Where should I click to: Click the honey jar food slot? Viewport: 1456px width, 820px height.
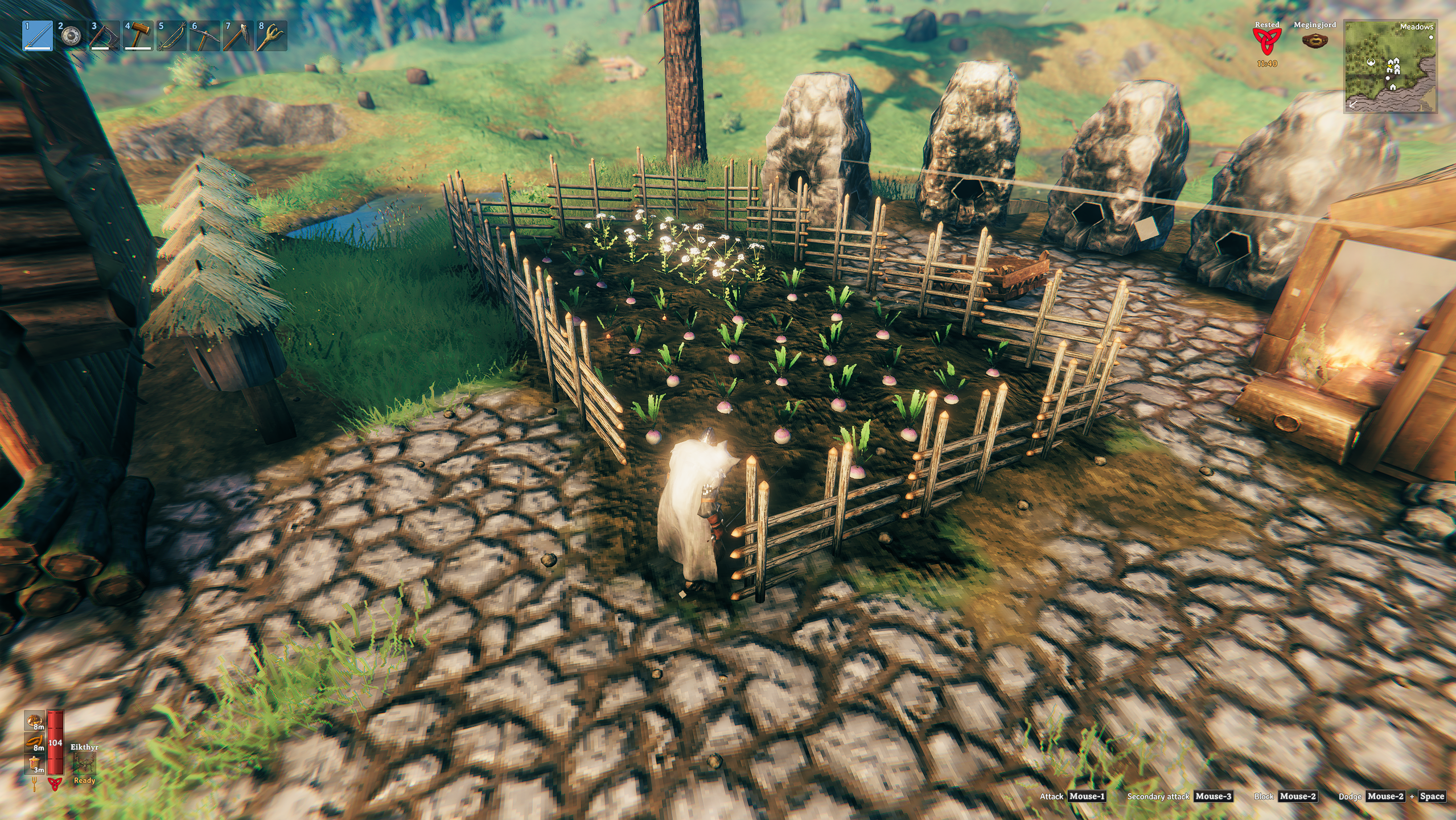coord(35,764)
